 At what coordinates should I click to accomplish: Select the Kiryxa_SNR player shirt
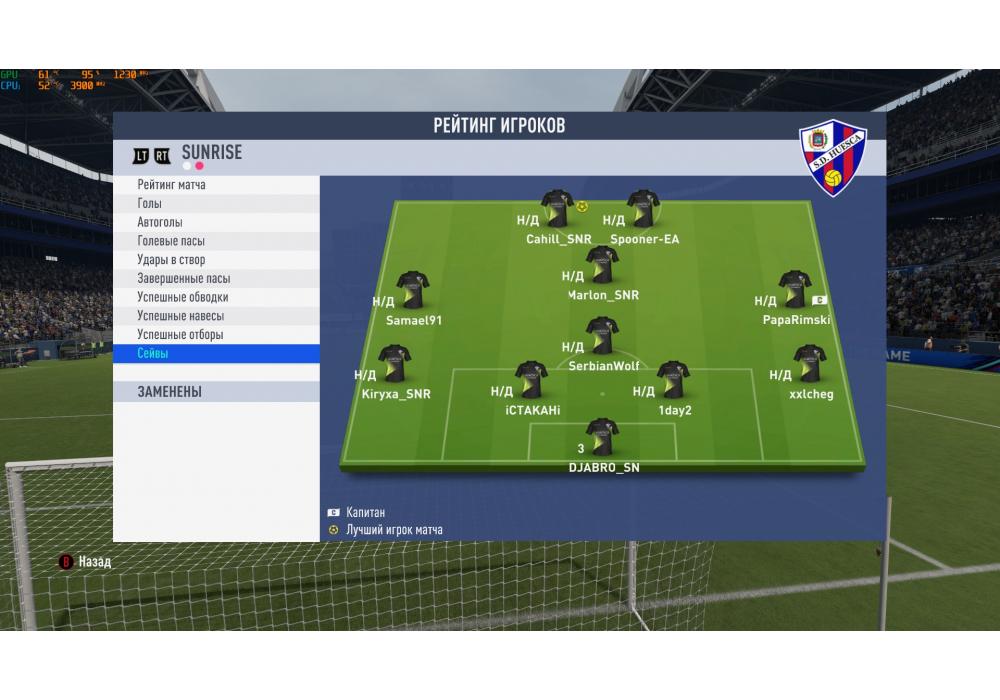[x=393, y=365]
